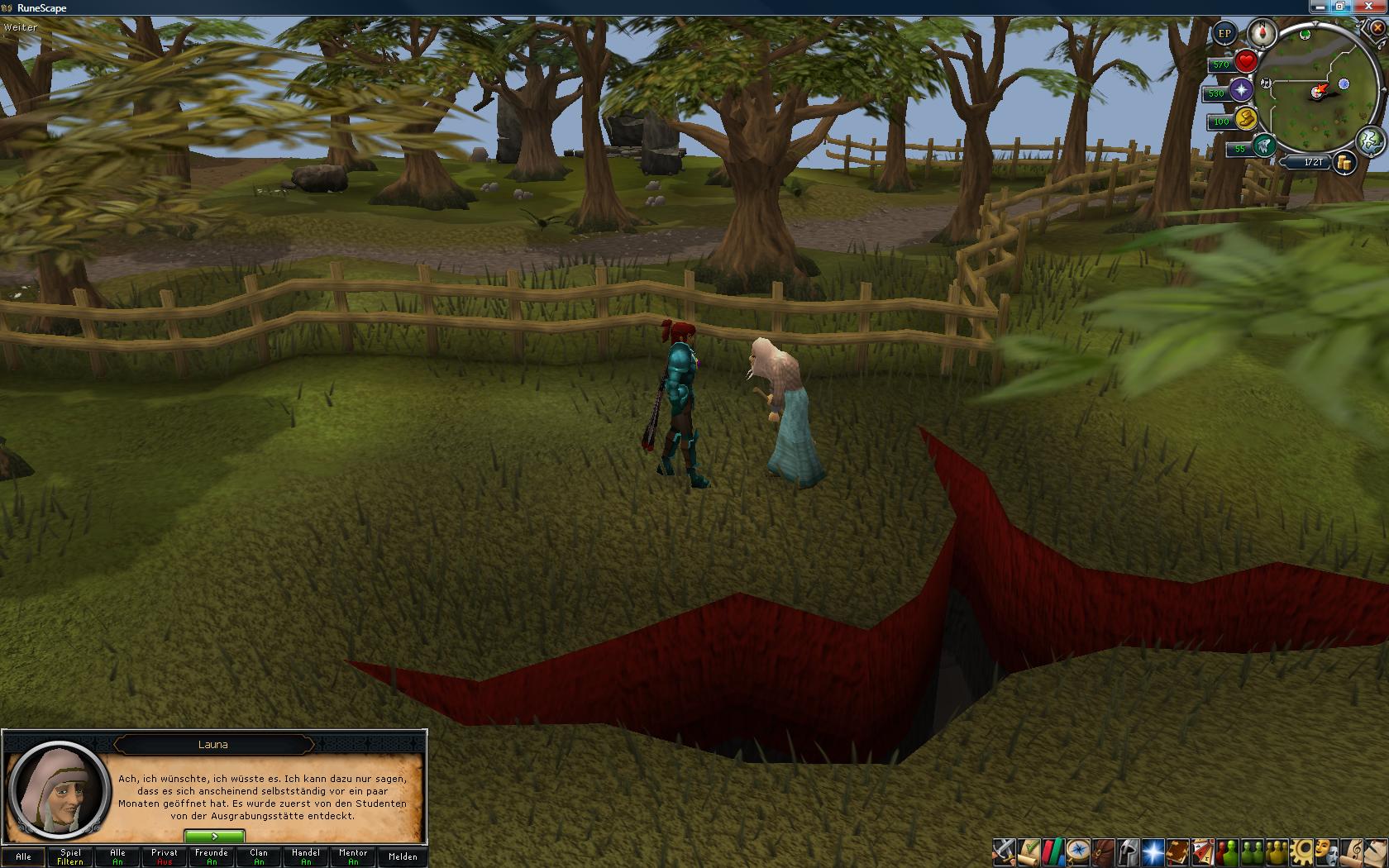The width and height of the screenshot is (1389, 868).
Task: Toggle the Privat chat filter
Action: 165,856
